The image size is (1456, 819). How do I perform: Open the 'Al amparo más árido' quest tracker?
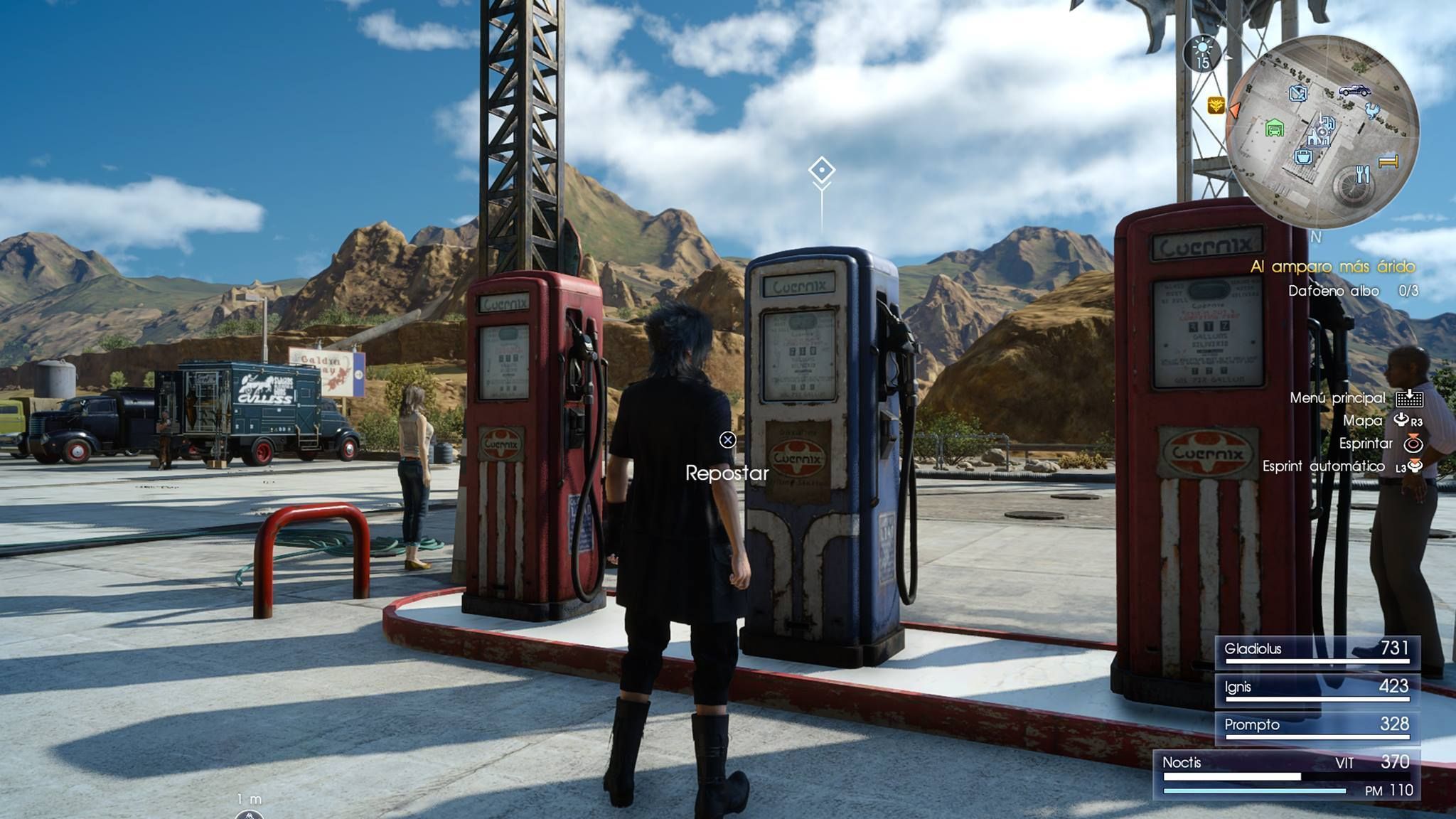1332,267
